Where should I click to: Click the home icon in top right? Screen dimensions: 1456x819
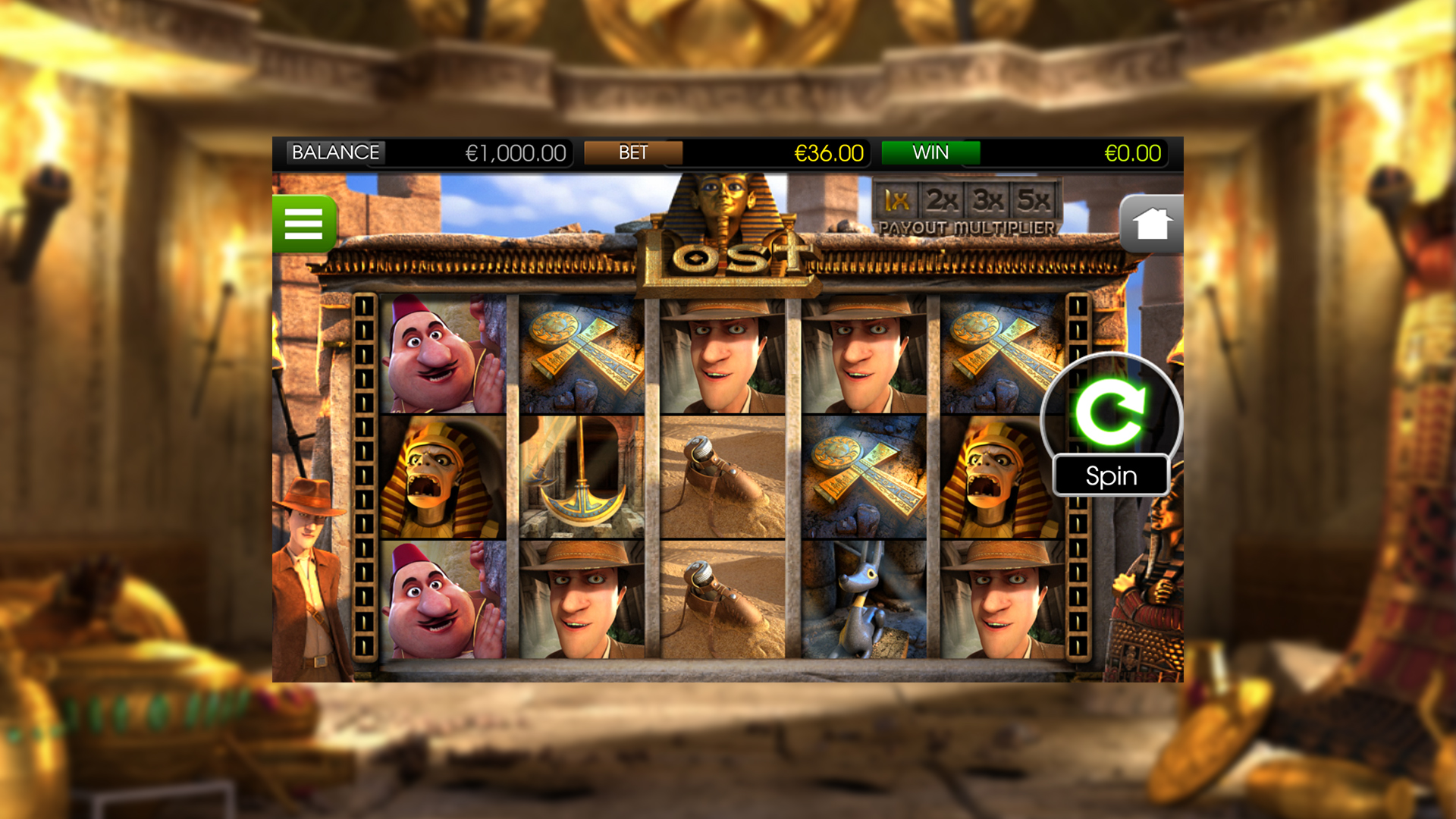1151,224
